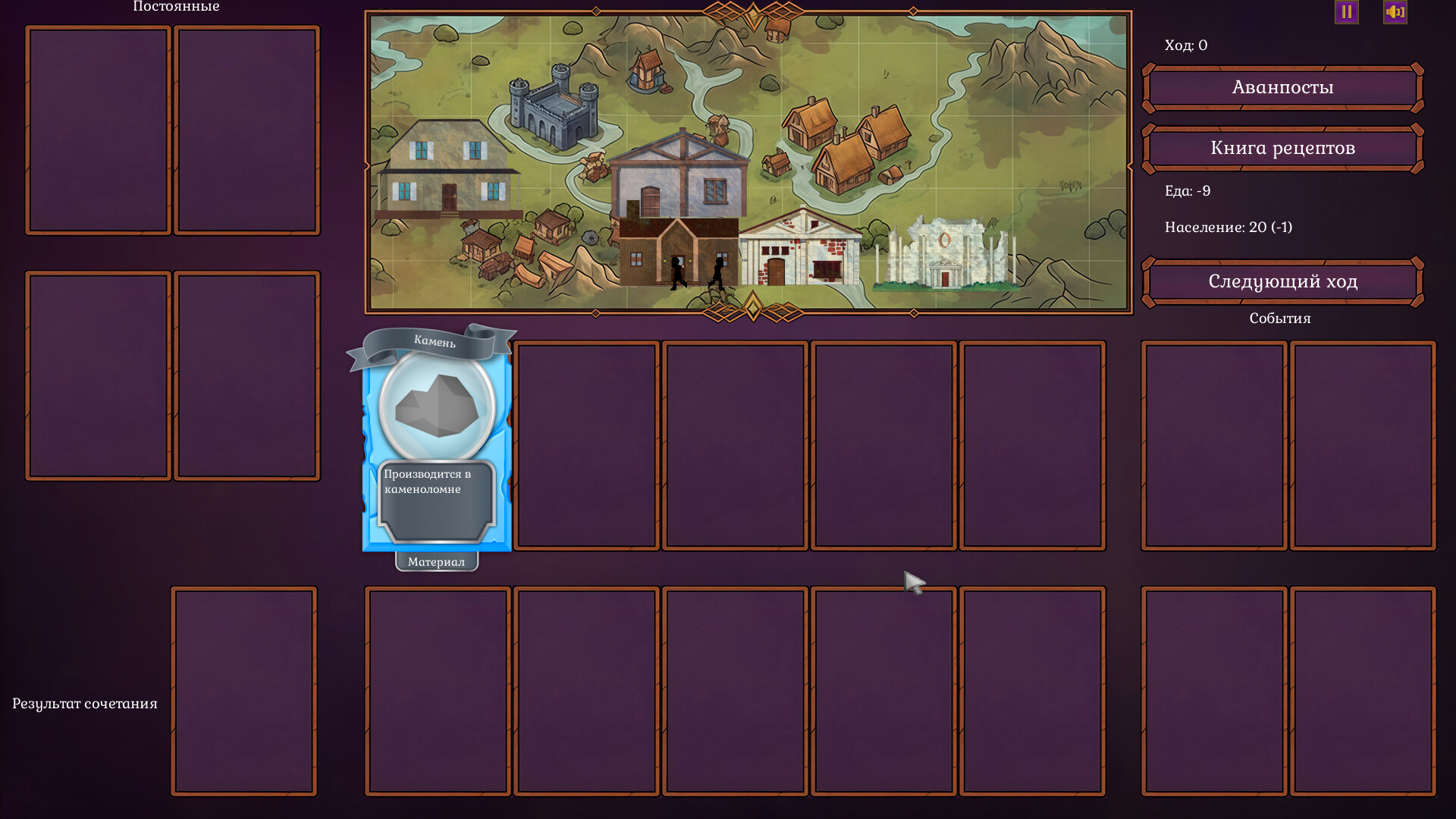
Task: Click the empty card slot beside the Stone card
Action: [588, 446]
